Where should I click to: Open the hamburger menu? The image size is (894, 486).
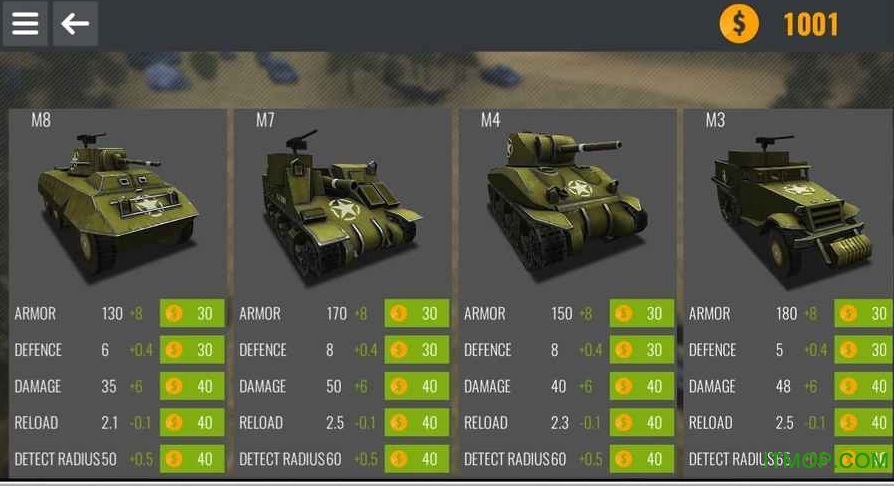point(25,23)
